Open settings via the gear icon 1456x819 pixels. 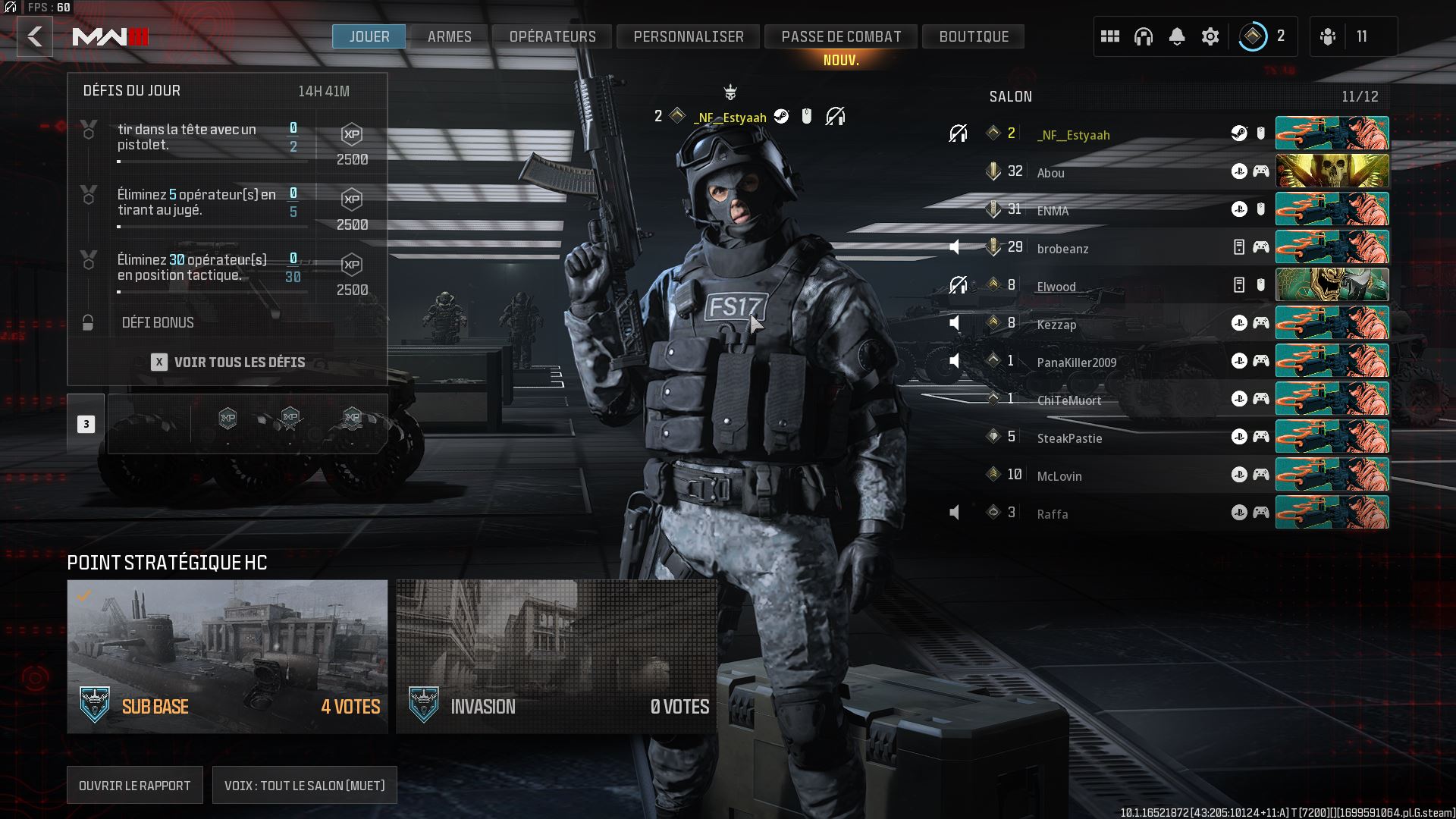coord(1210,36)
